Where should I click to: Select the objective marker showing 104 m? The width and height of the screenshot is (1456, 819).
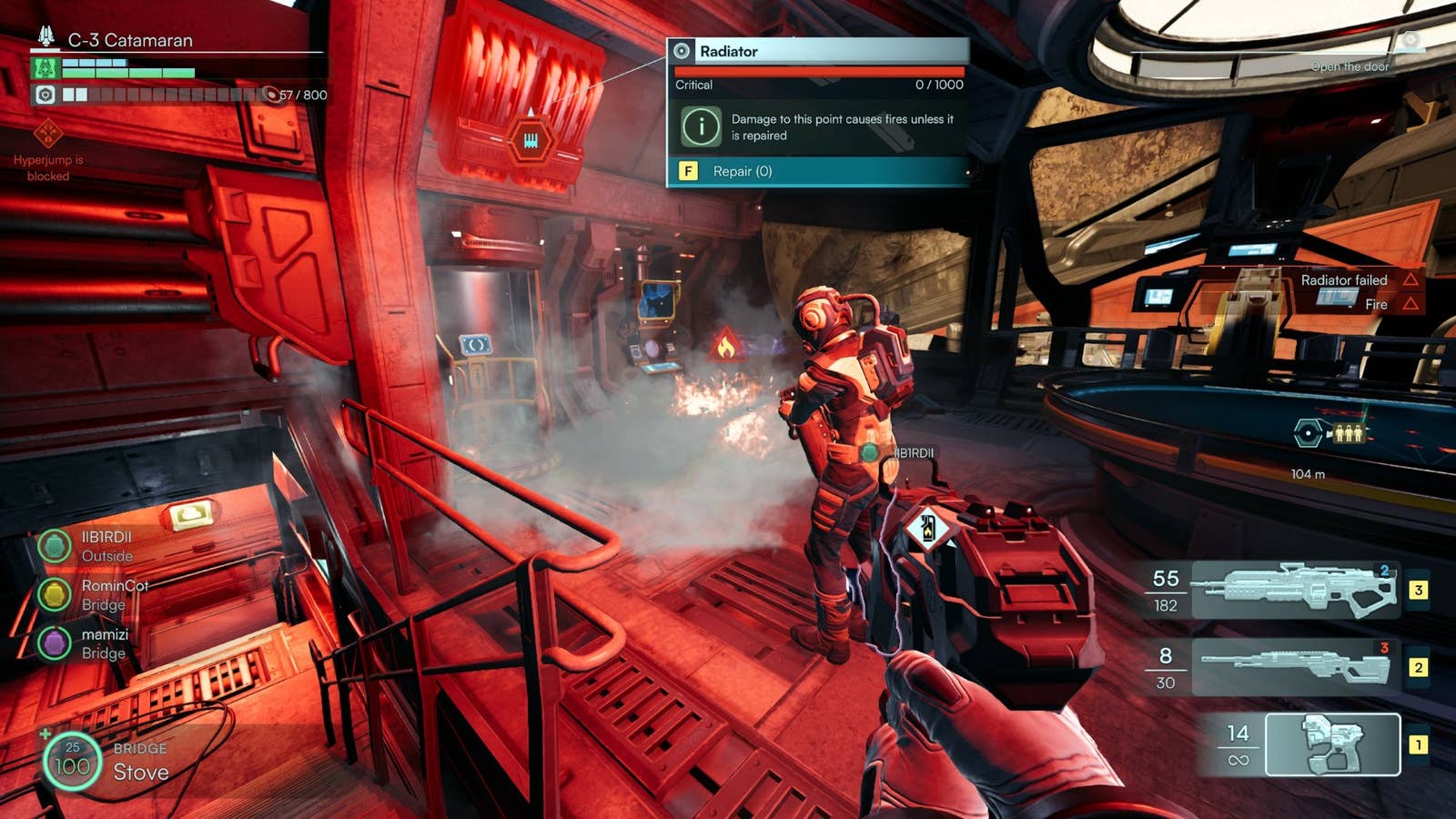point(1309,433)
